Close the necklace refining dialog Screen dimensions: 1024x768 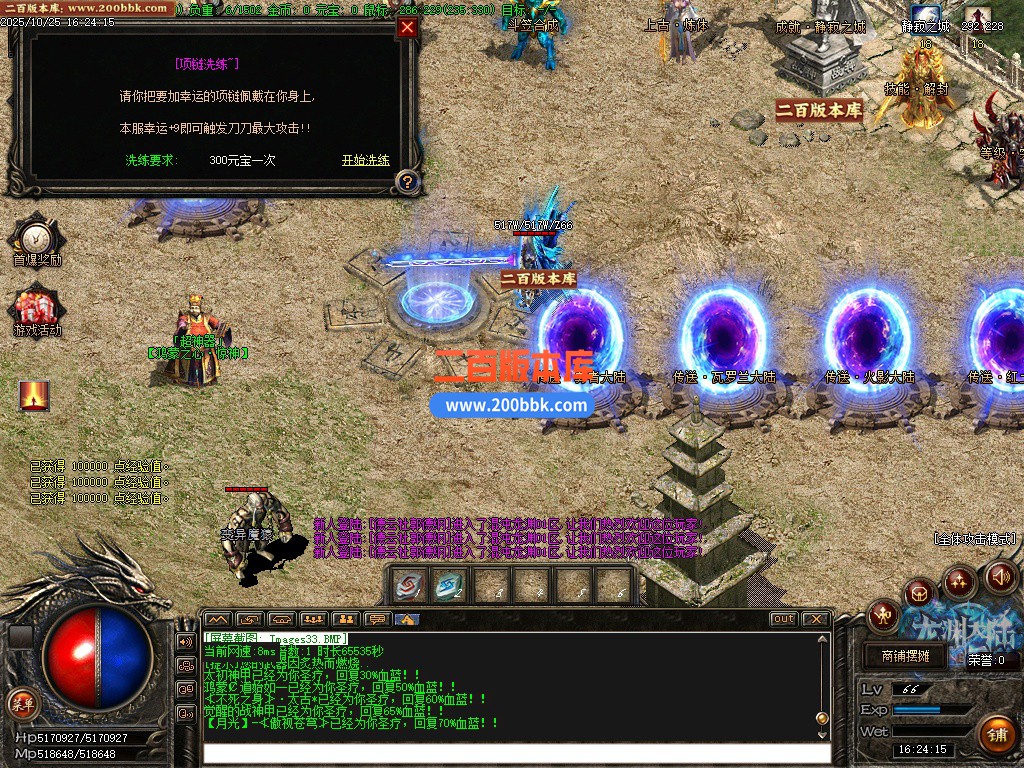(x=407, y=28)
